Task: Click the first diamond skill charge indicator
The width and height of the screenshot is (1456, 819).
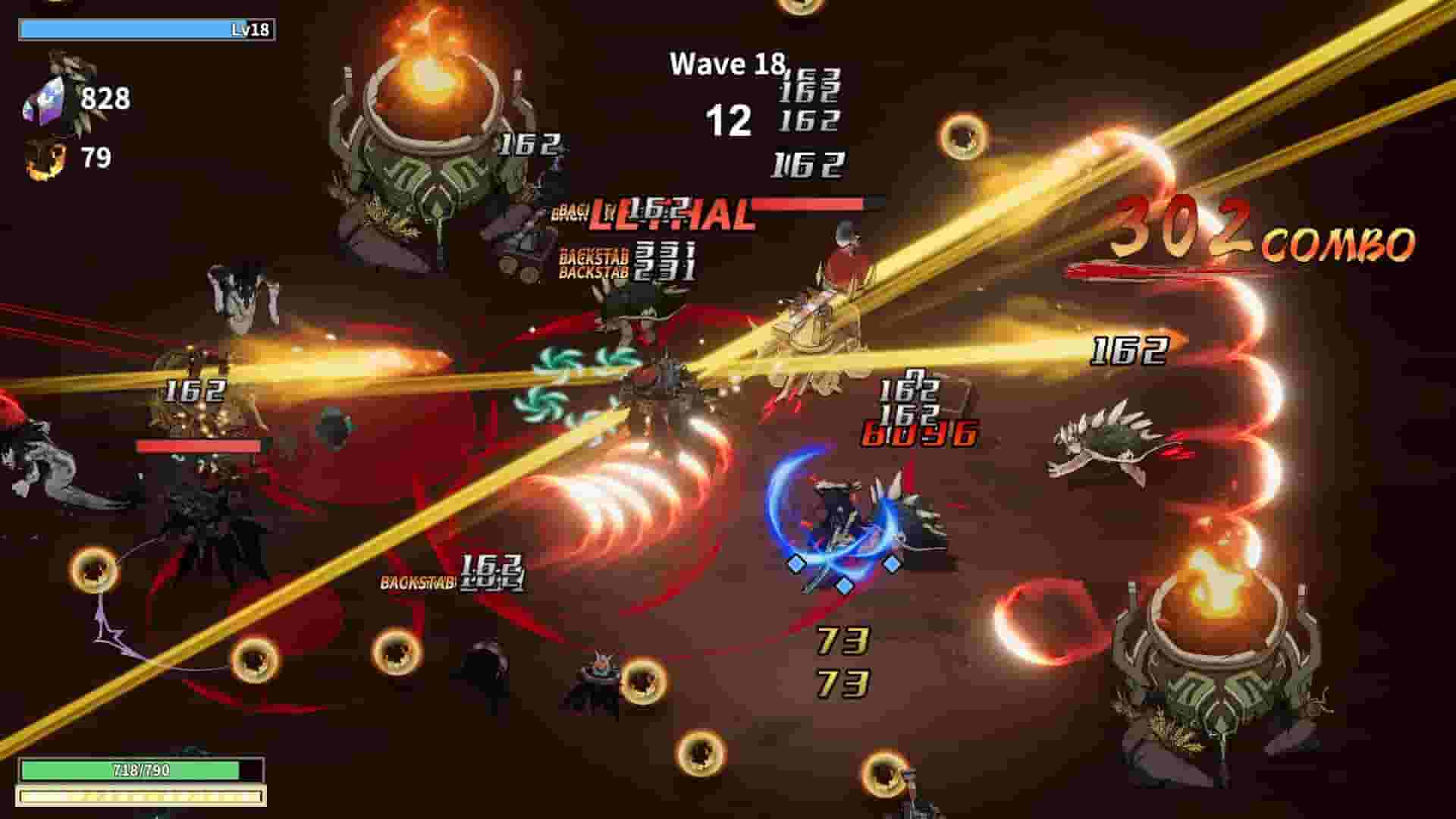Action: (795, 562)
